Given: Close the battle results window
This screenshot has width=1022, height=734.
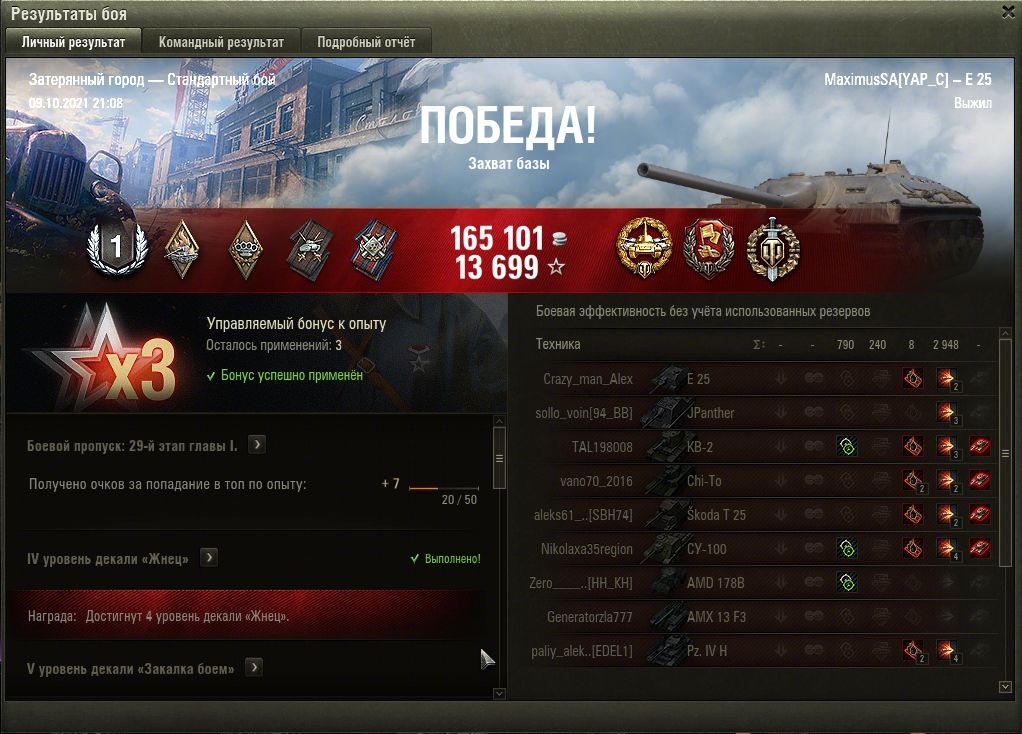Looking at the screenshot, I should (1008, 12).
